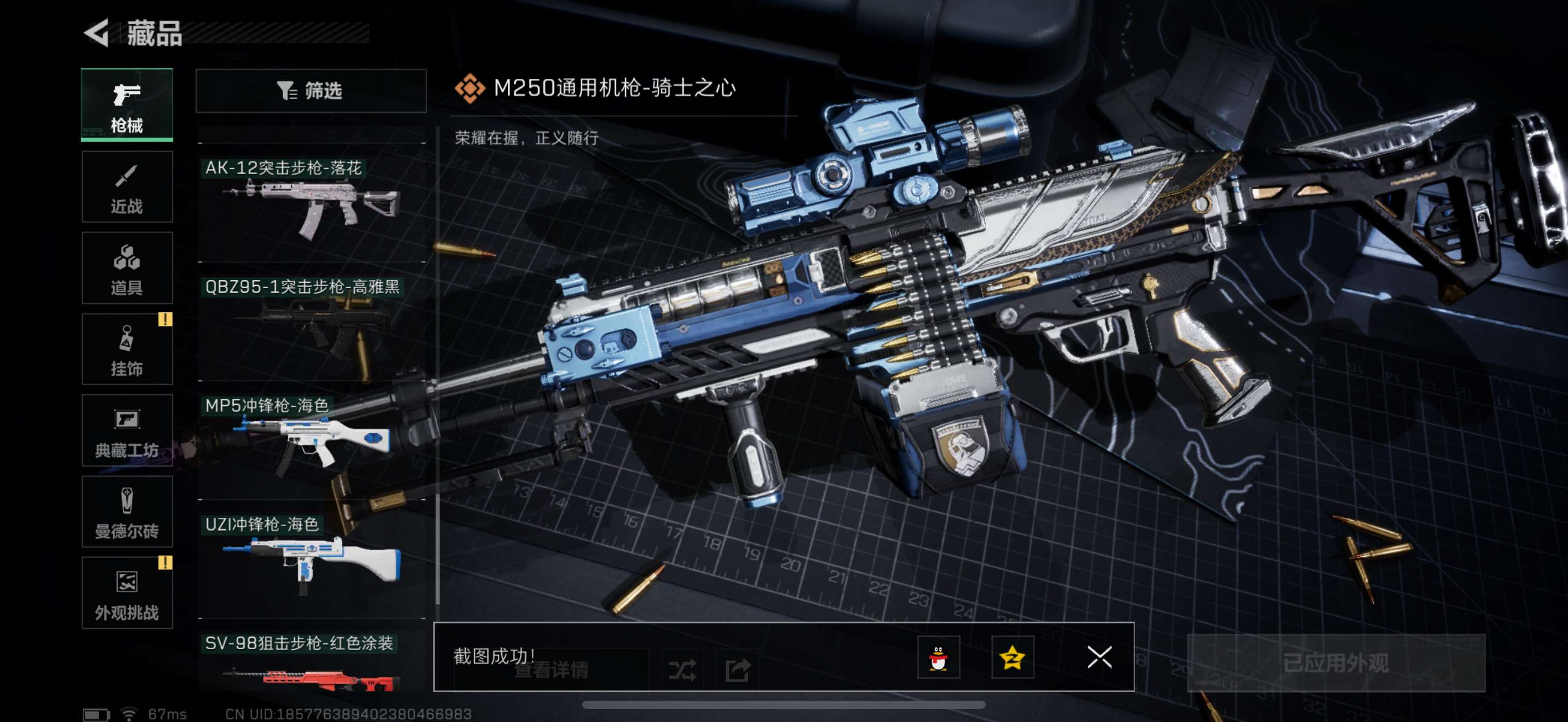View the 挂饰 charms category
1568x722 pixels.
click(x=127, y=350)
